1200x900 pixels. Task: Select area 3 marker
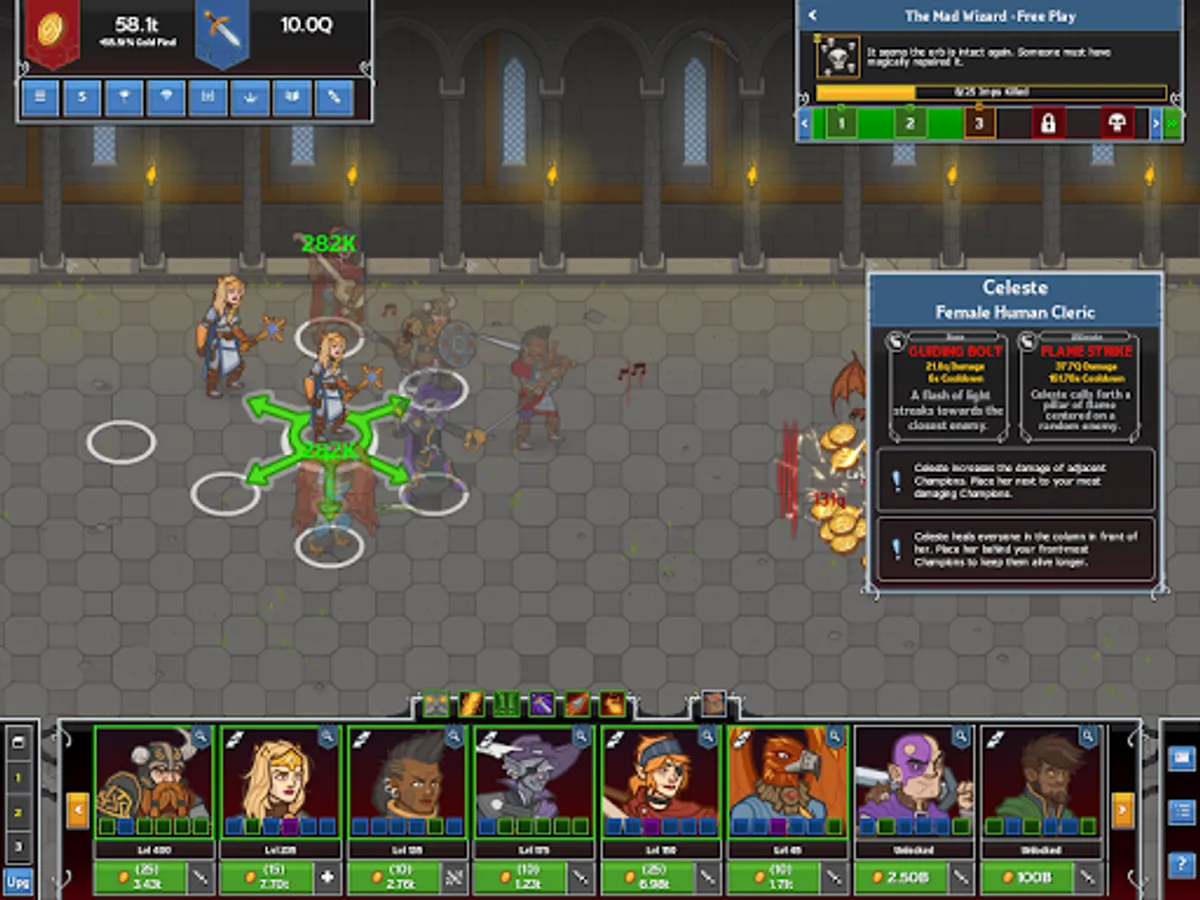coord(979,123)
